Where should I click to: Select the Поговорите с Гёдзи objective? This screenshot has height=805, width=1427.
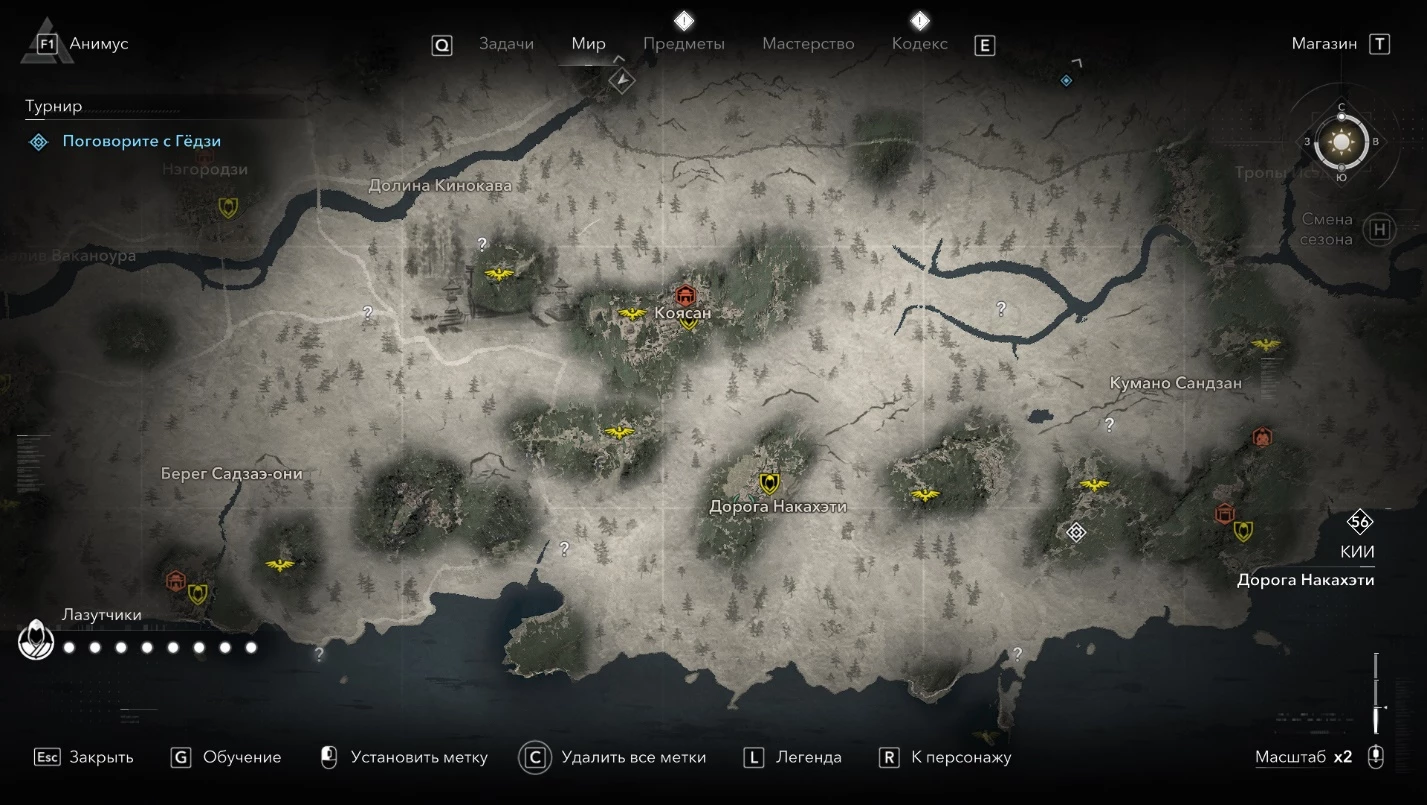point(141,142)
